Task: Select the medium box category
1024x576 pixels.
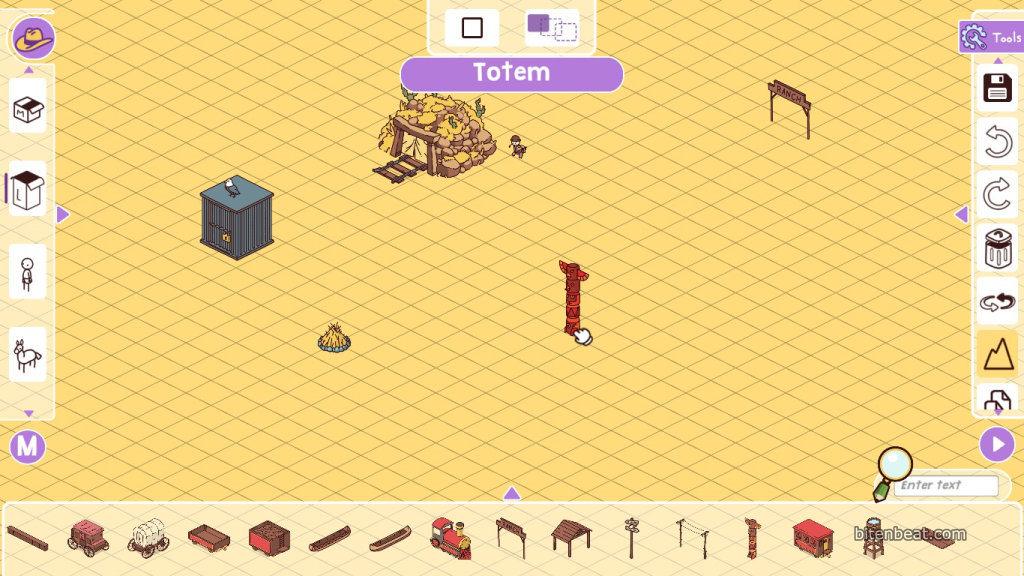Action: click(x=28, y=106)
